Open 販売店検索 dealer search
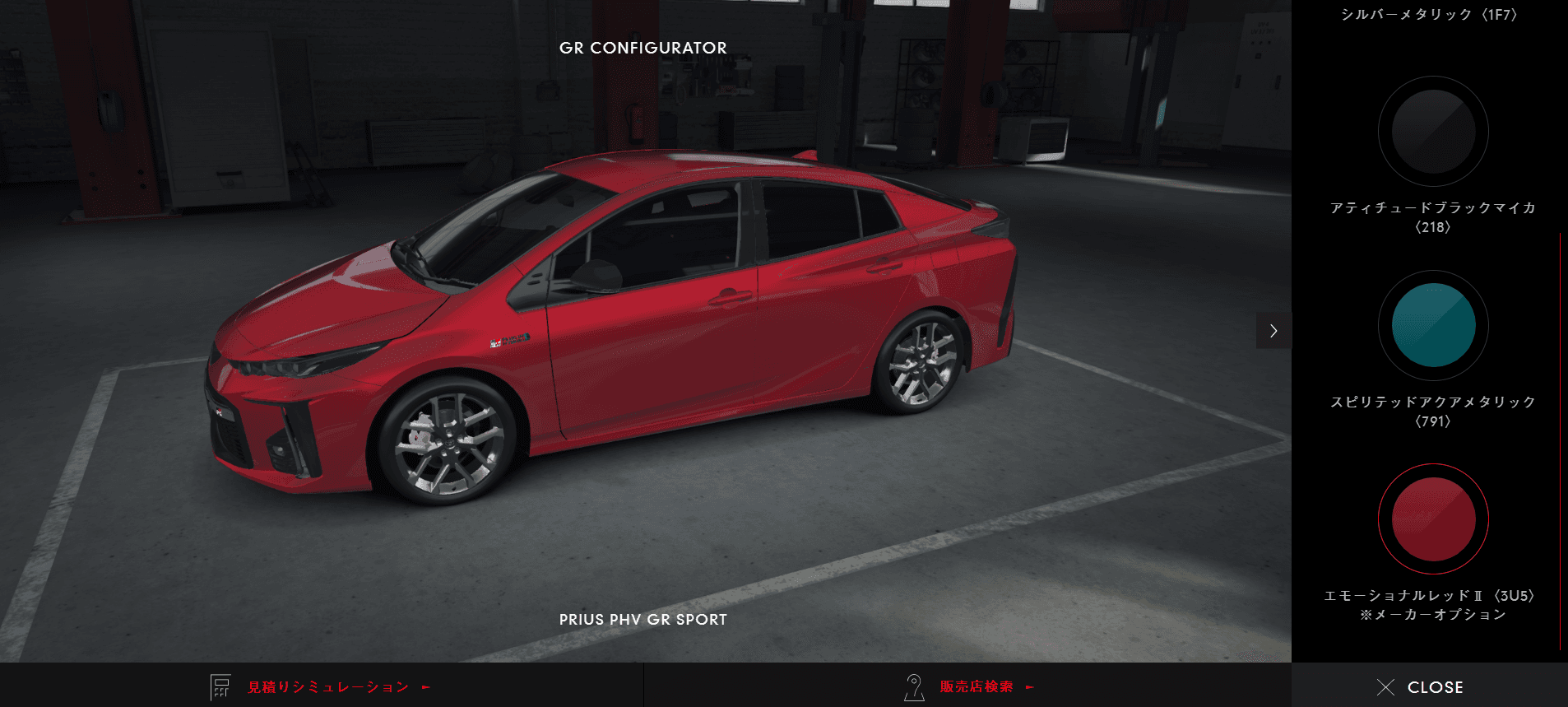This screenshot has width=1568, height=707. coord(976,686)
